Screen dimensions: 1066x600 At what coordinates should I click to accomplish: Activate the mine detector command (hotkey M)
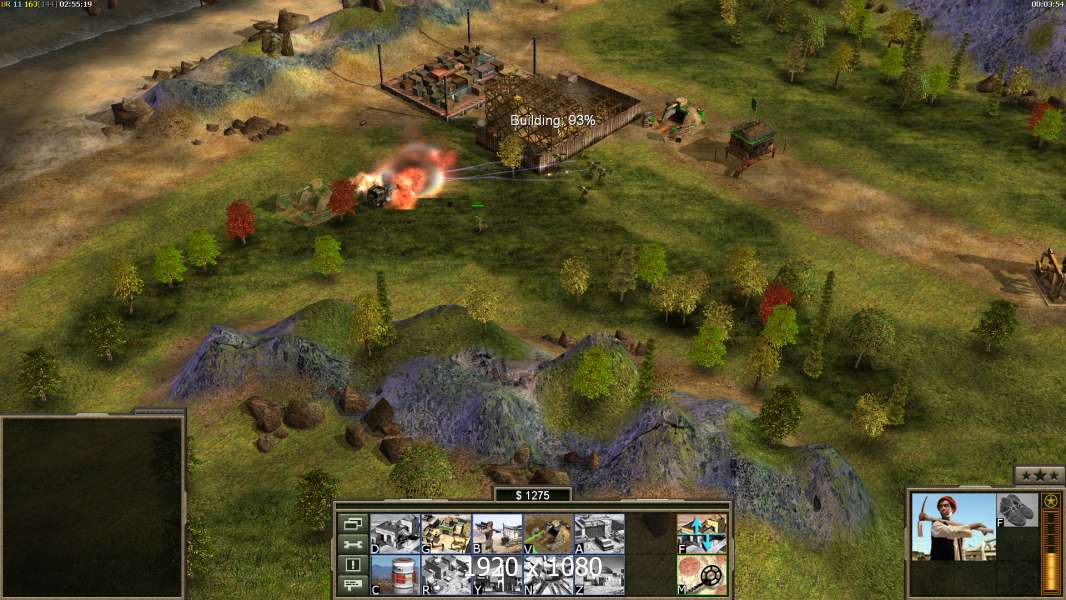pyautogui.click(x=701, y=575)
